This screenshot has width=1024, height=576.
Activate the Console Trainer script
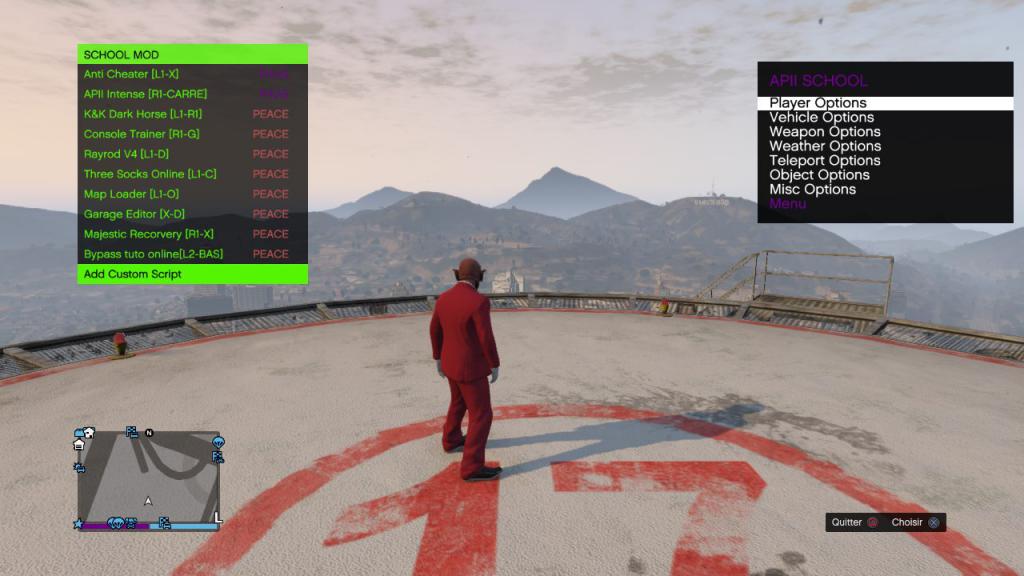click(141, 134)
